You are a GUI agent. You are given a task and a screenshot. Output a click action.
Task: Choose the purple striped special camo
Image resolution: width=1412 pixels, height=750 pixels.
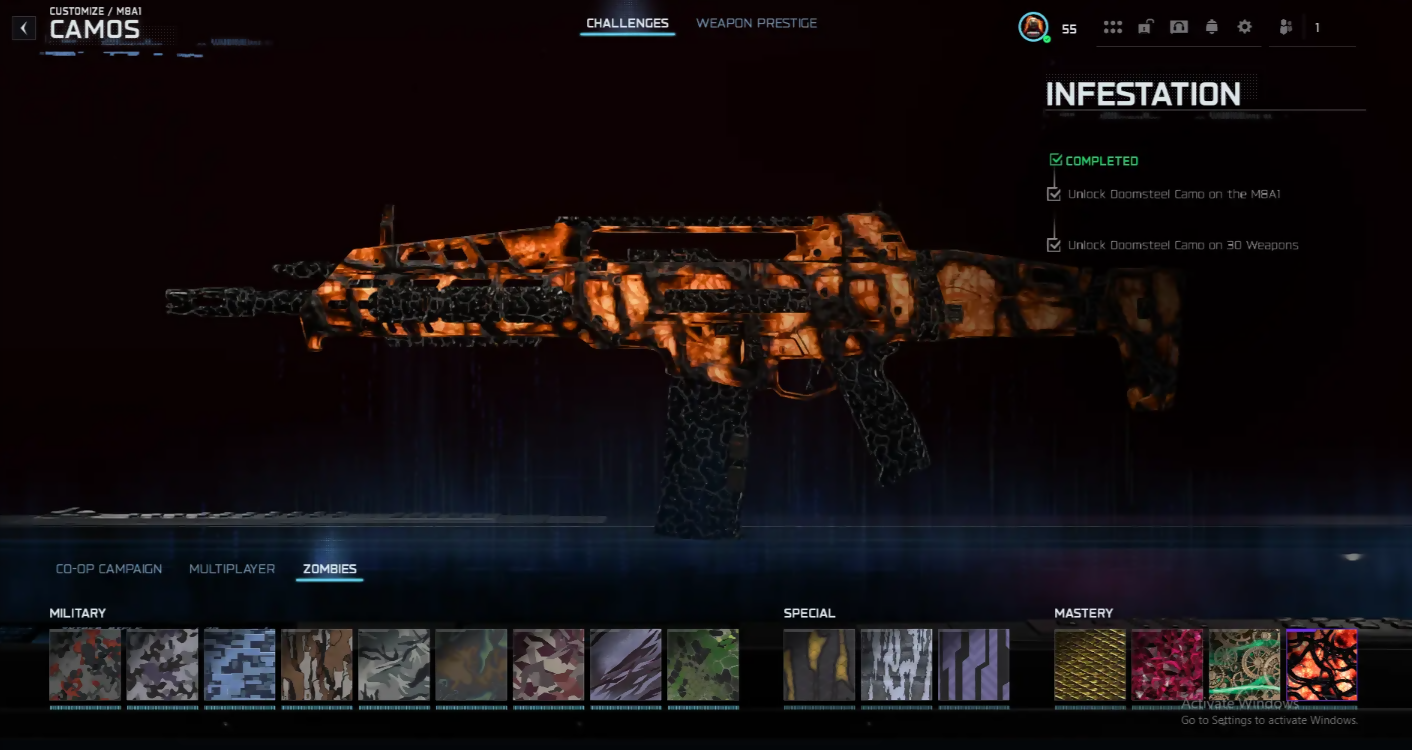(974, 665)
